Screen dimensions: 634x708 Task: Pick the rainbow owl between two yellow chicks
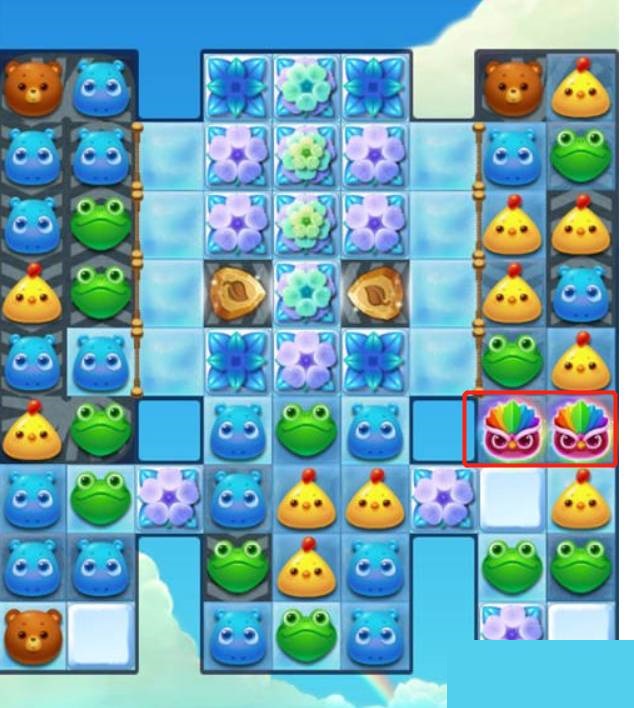tap(580, 428)
